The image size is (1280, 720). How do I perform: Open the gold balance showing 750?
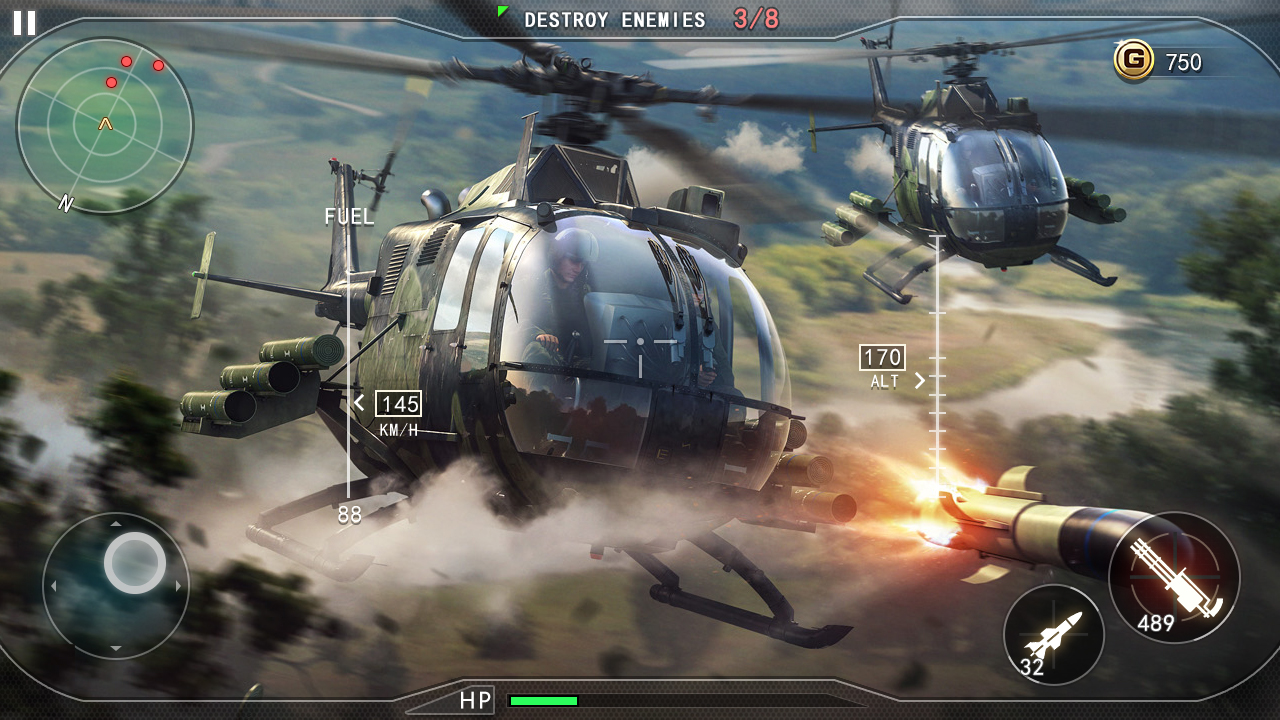(1183, 62)
